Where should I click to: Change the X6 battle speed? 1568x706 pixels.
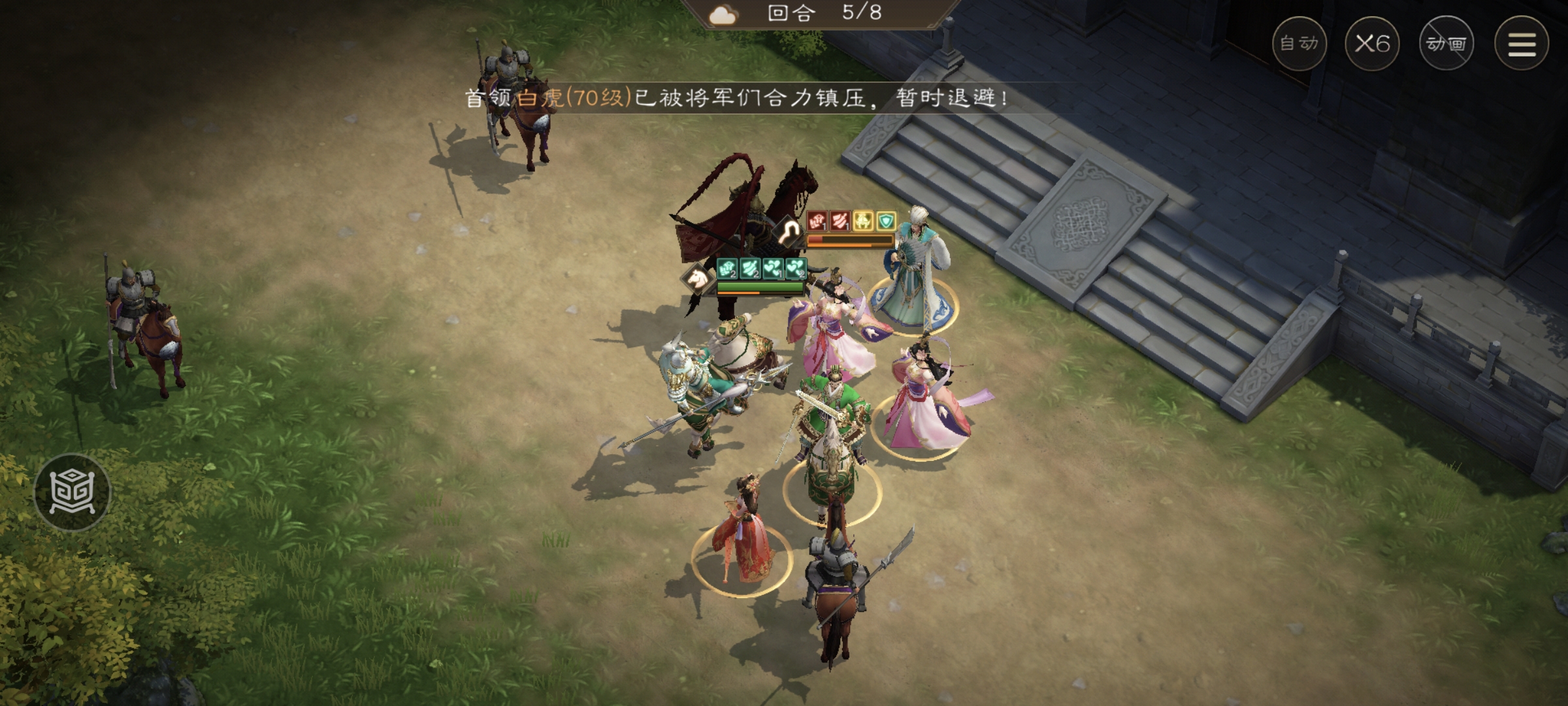click(1372, 44)
